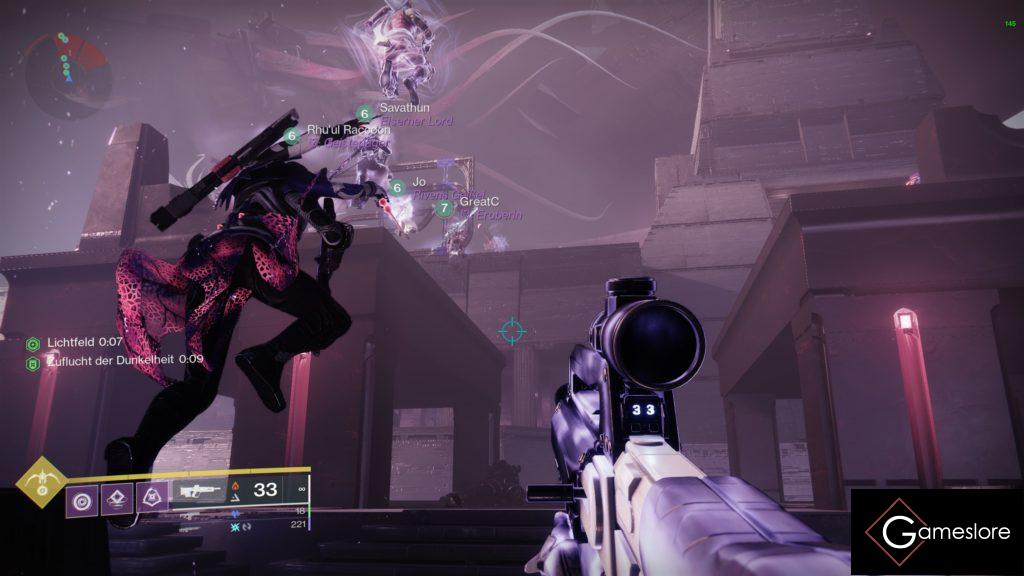Select the Zuflucht der Dunkelheit buff icon
Viewport: 1024px width, 576px height.
(x=32, y=360)
